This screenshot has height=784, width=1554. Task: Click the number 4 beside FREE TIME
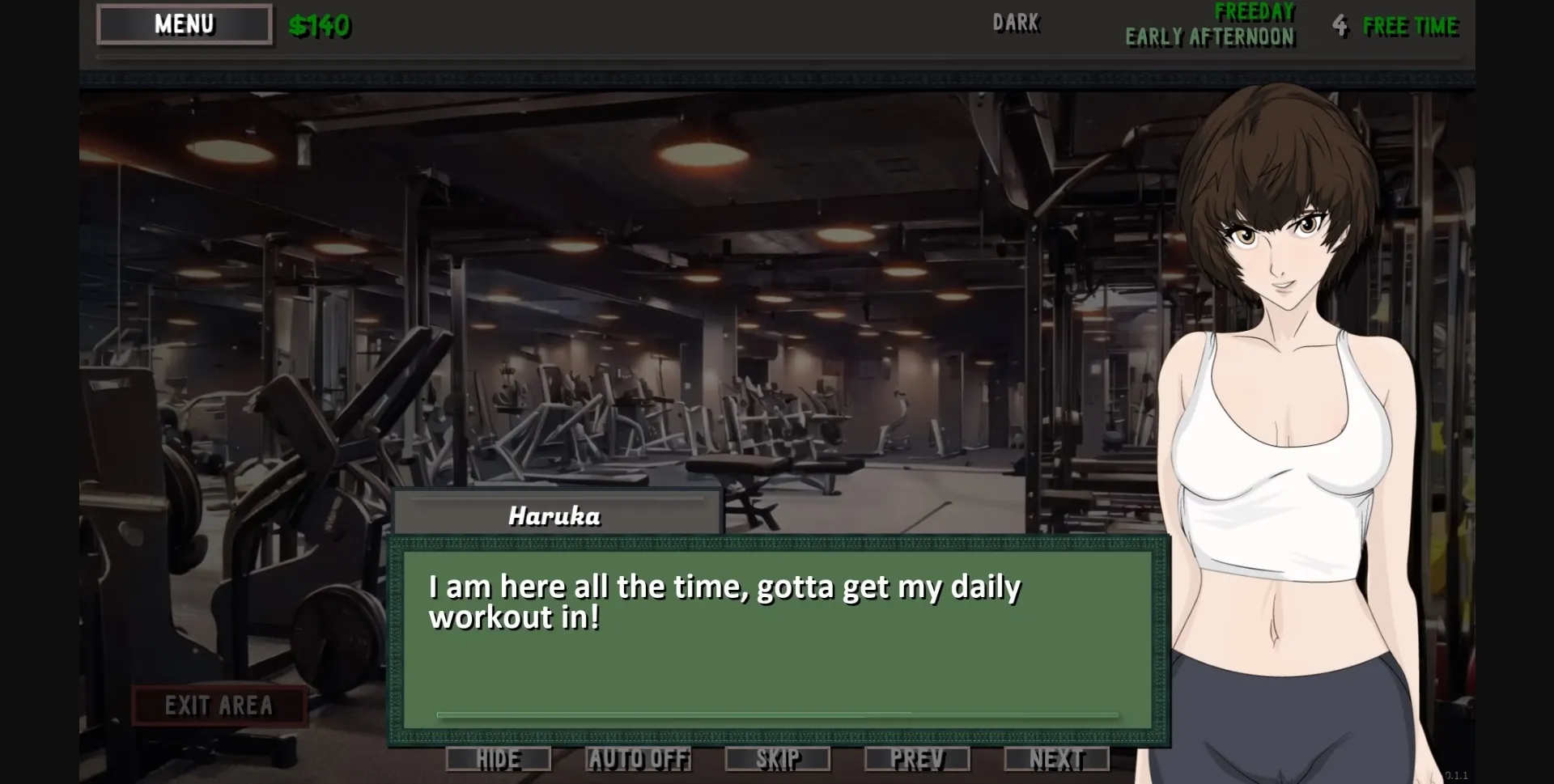pos(1341,25)
